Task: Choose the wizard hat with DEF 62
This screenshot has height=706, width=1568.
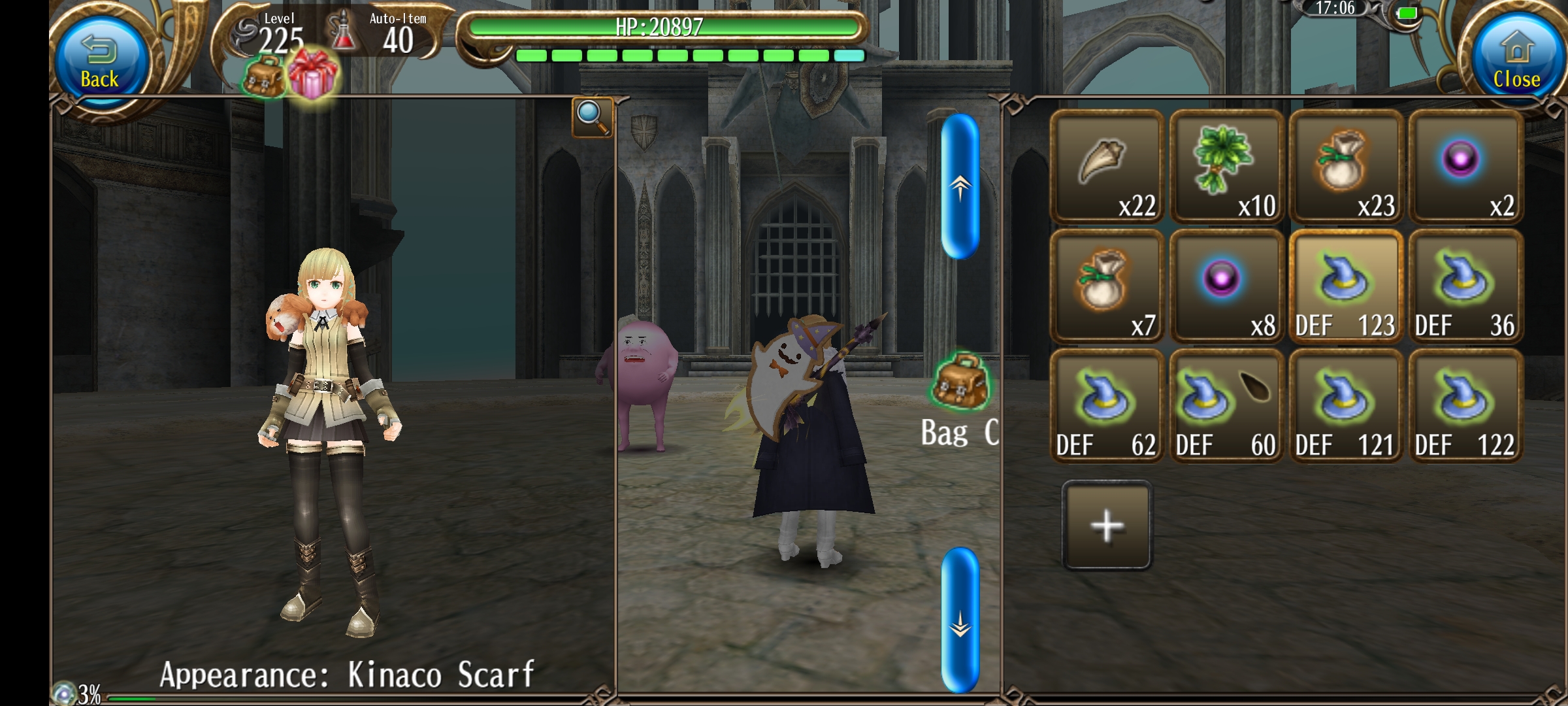Action: (1107, 406)
